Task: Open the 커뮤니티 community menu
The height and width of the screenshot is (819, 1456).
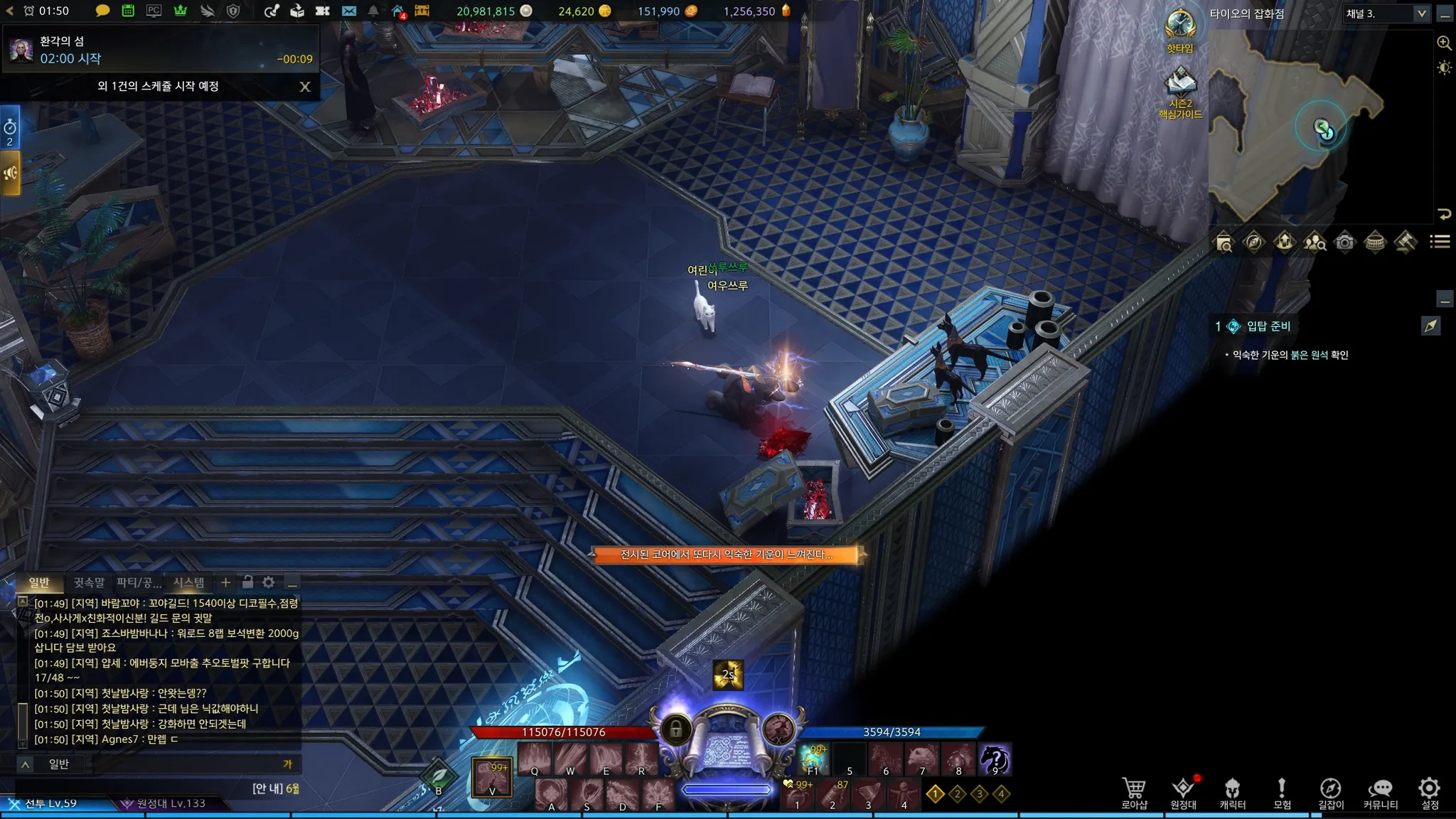Action: pyautogui.click(x=1380, y=793)
